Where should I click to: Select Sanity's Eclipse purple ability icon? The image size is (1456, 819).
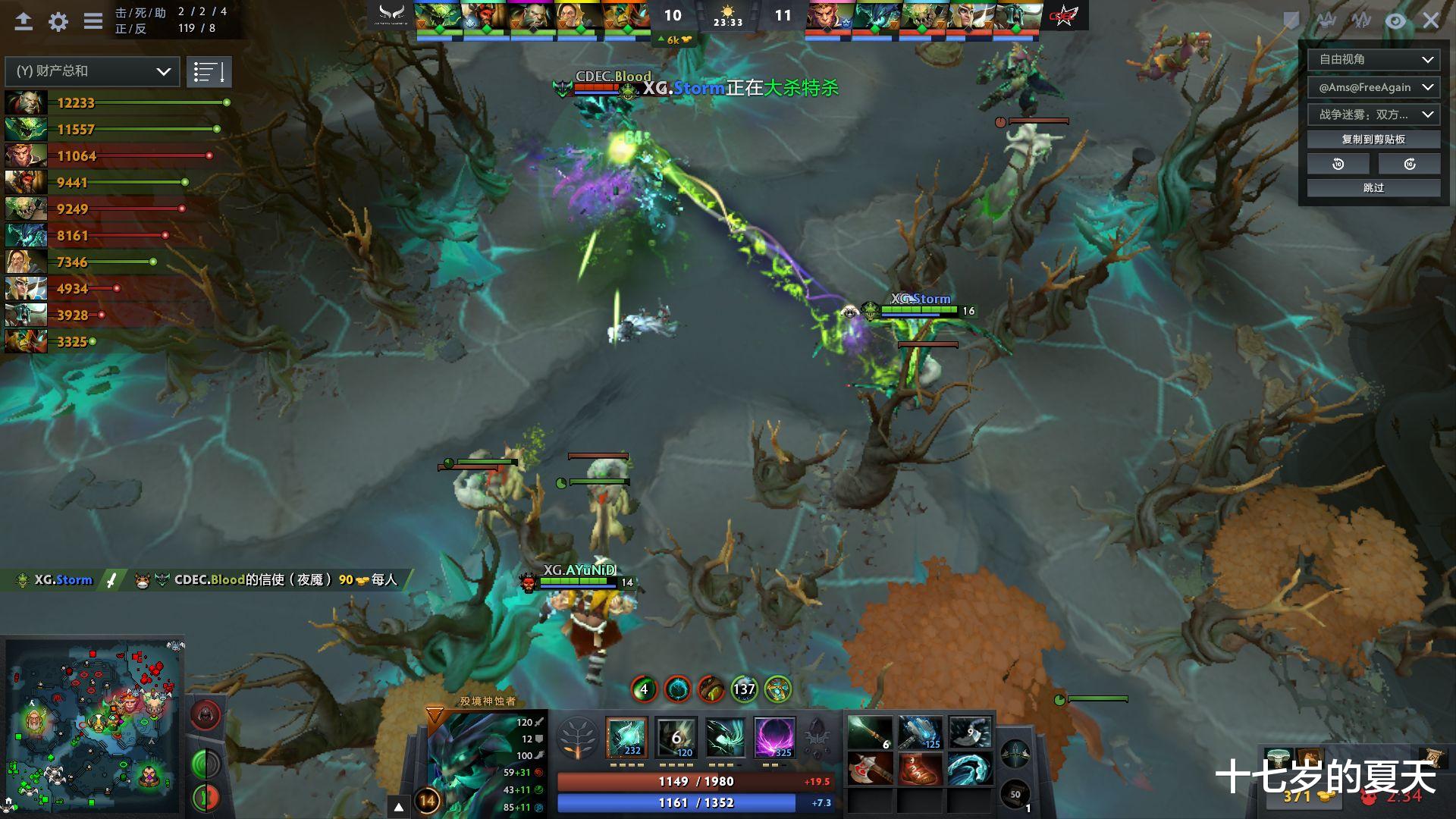pos(774,738)
